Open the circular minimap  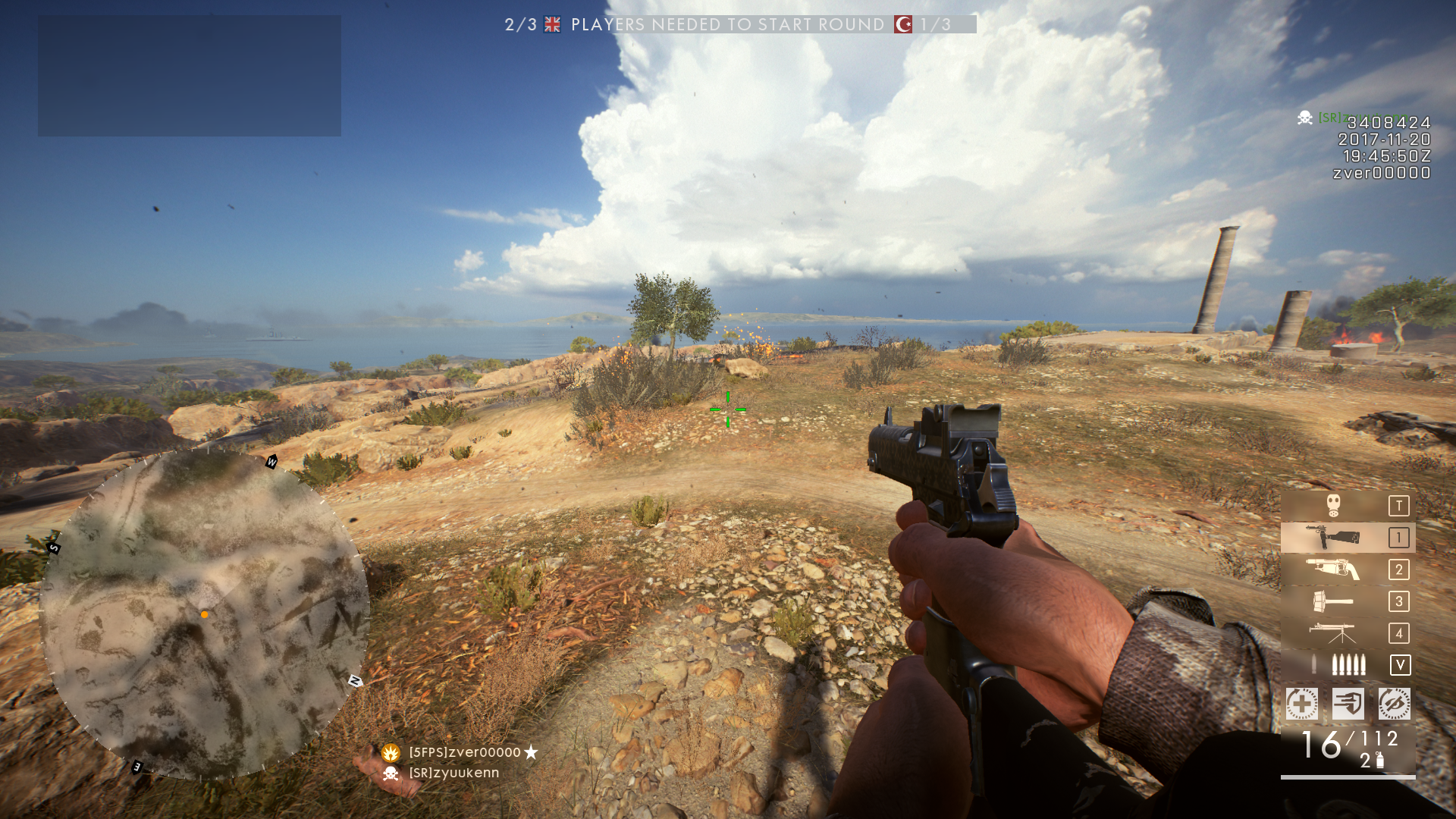click(204, 613)
